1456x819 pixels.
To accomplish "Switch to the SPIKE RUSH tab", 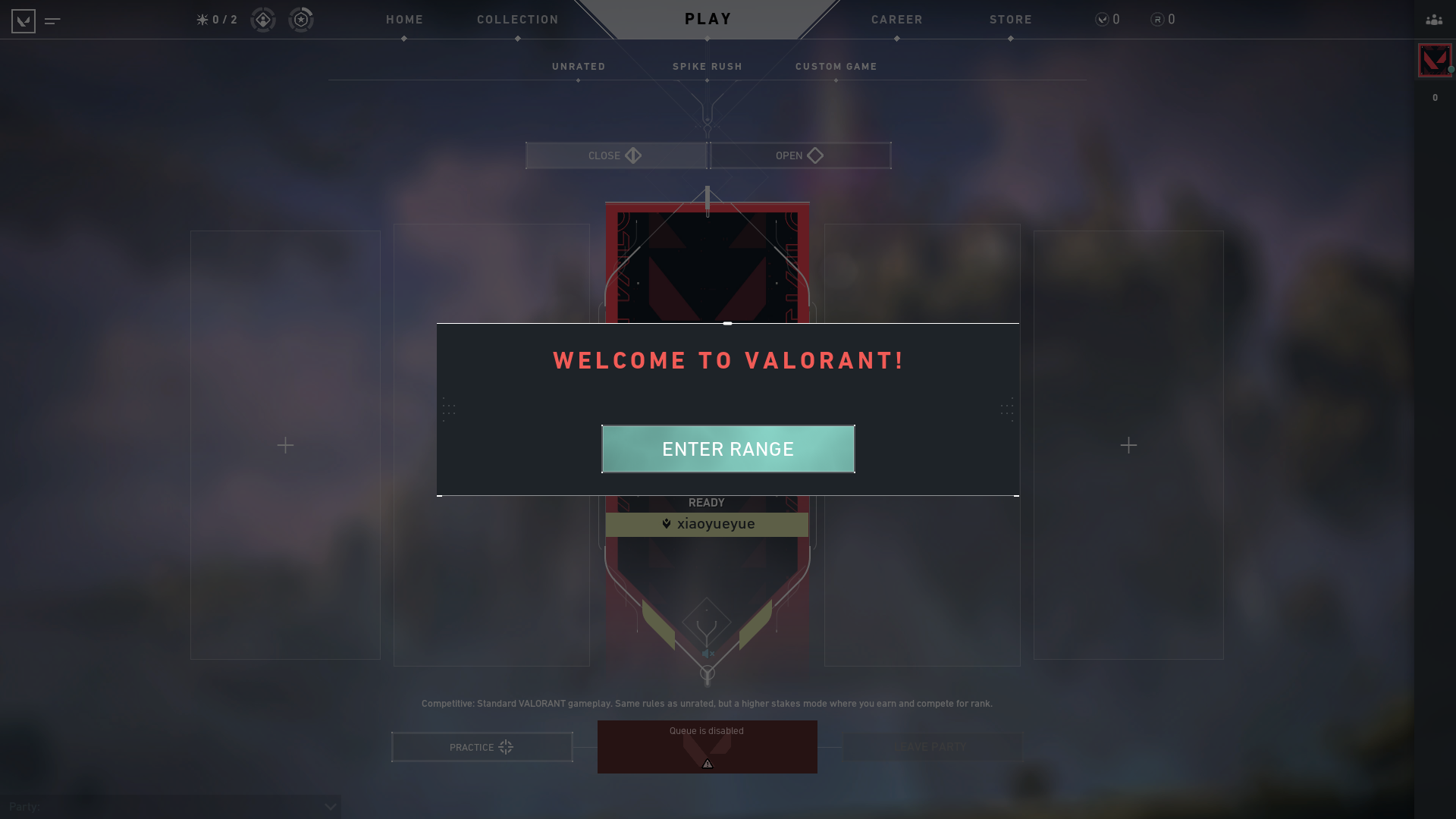I will (x=707, y=67).
